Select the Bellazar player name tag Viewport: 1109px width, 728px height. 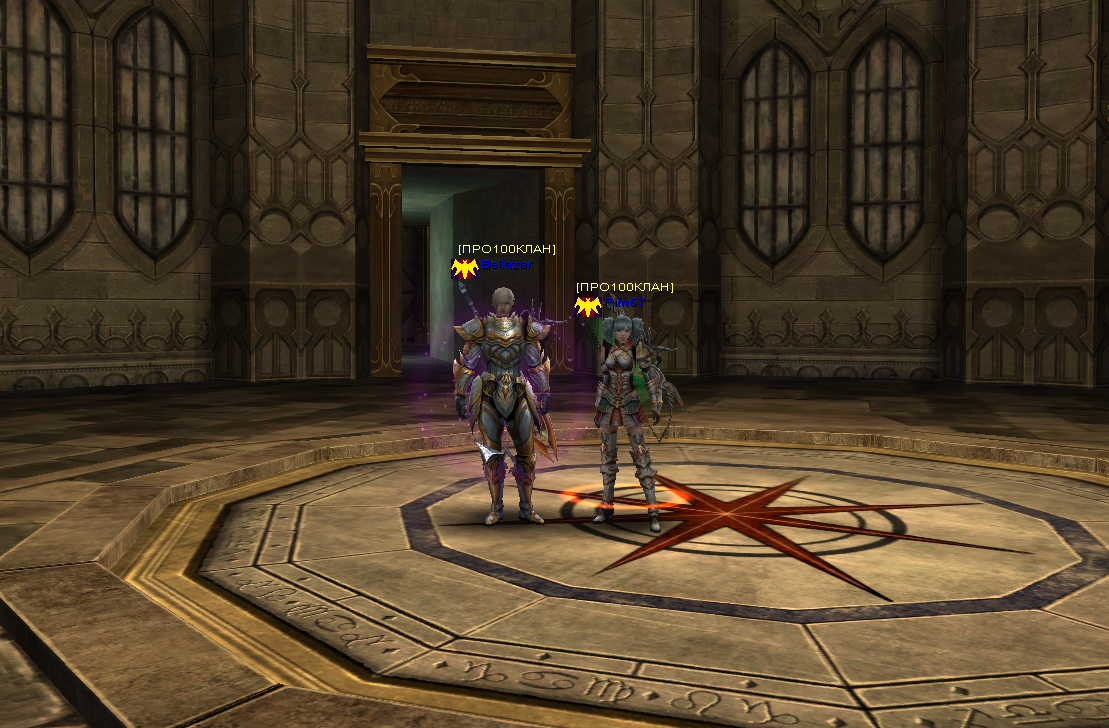(x=507, y=265)
